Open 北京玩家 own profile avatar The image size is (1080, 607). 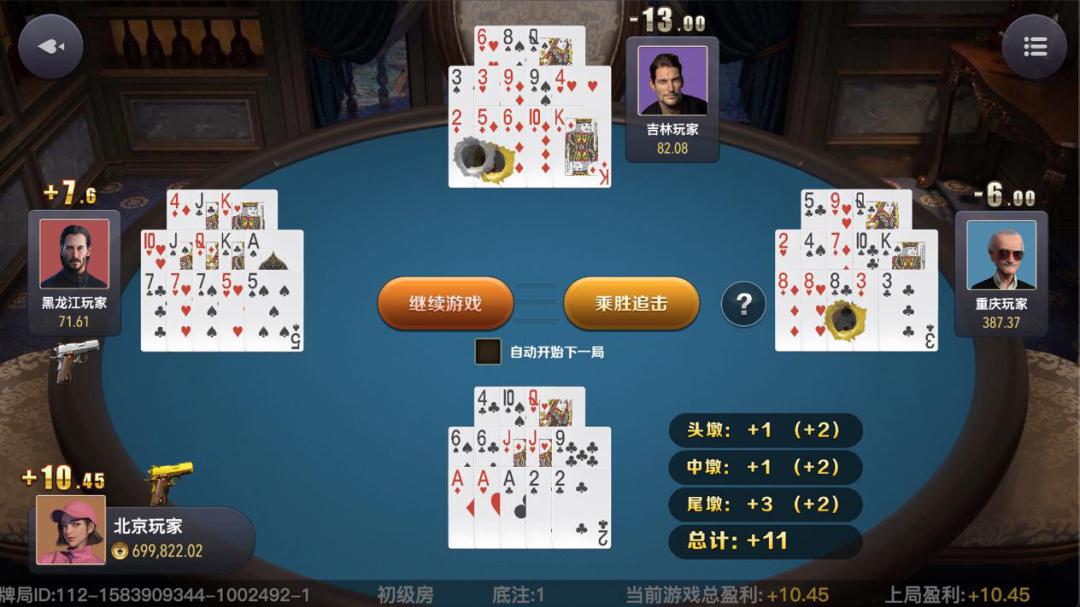71,530
